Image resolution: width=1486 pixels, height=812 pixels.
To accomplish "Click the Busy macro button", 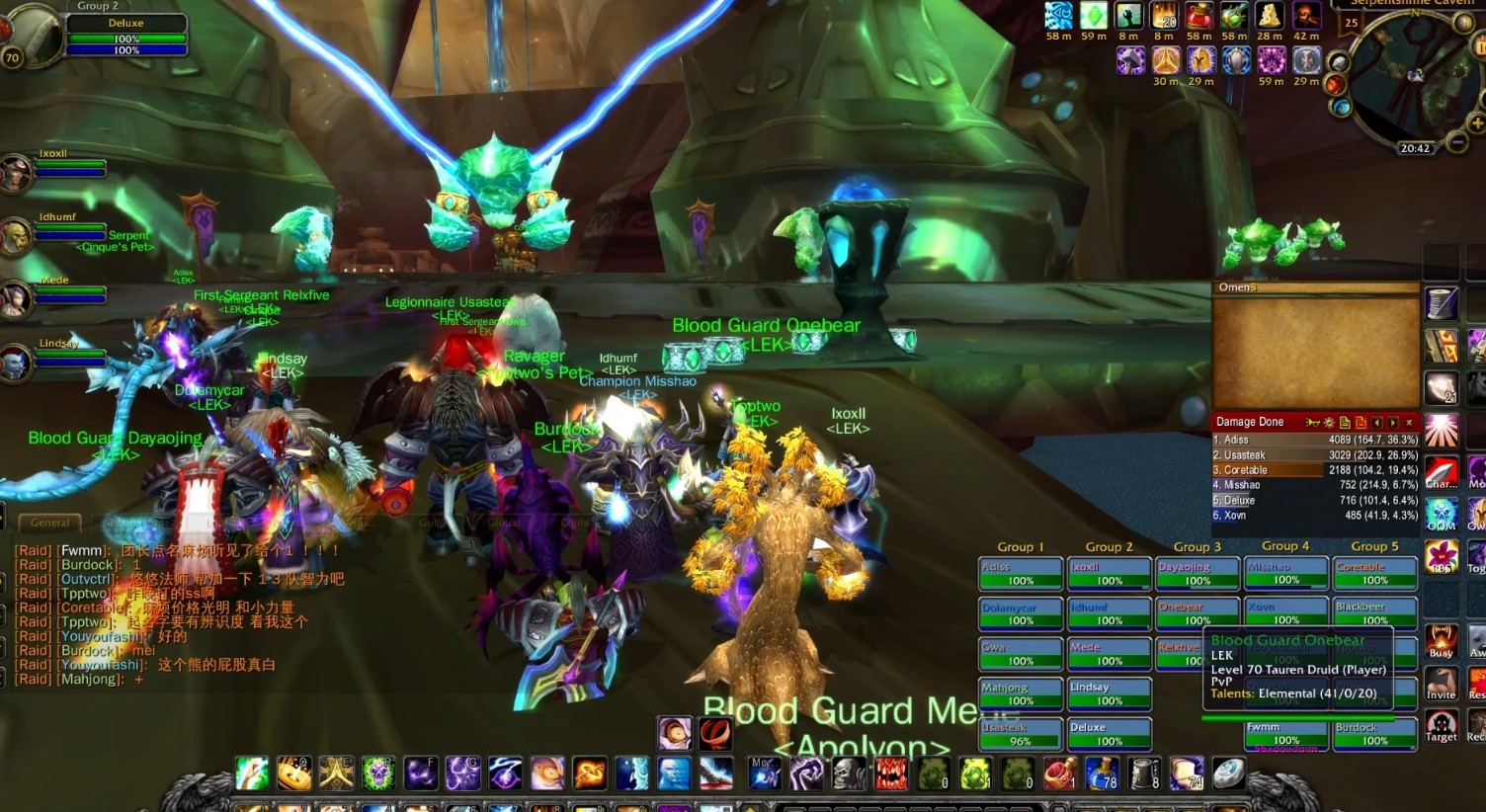I will point(1441,640).
